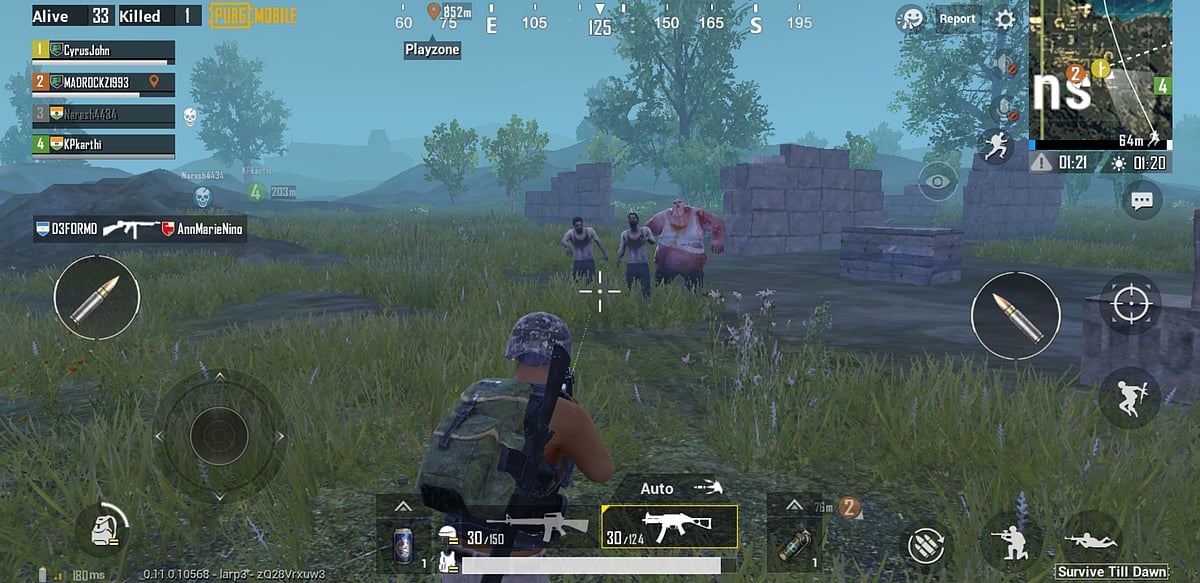The image size is (1200, 583).
Task: Fire using the right bullet button
Action: coord(1015,315)
